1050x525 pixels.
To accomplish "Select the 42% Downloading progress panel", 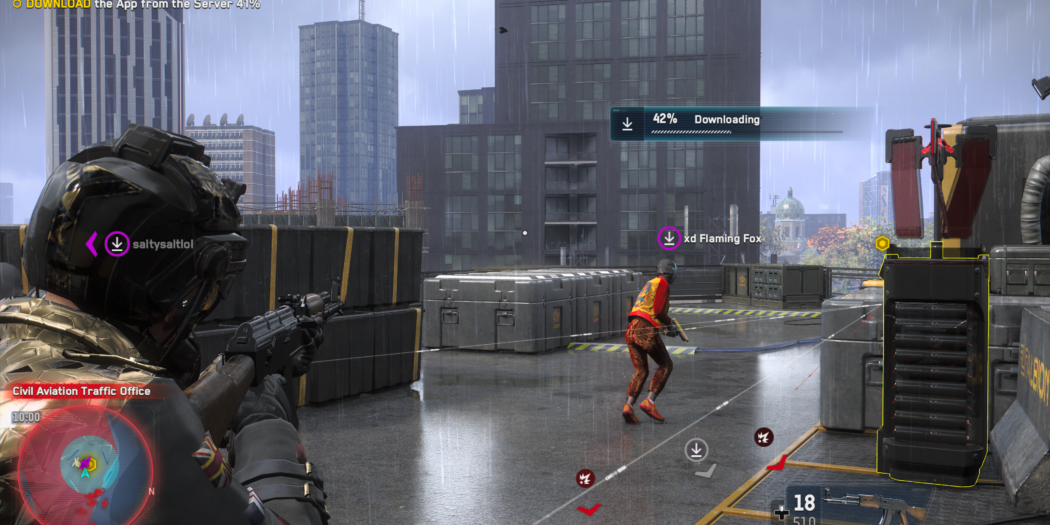I will pos(726,123).
